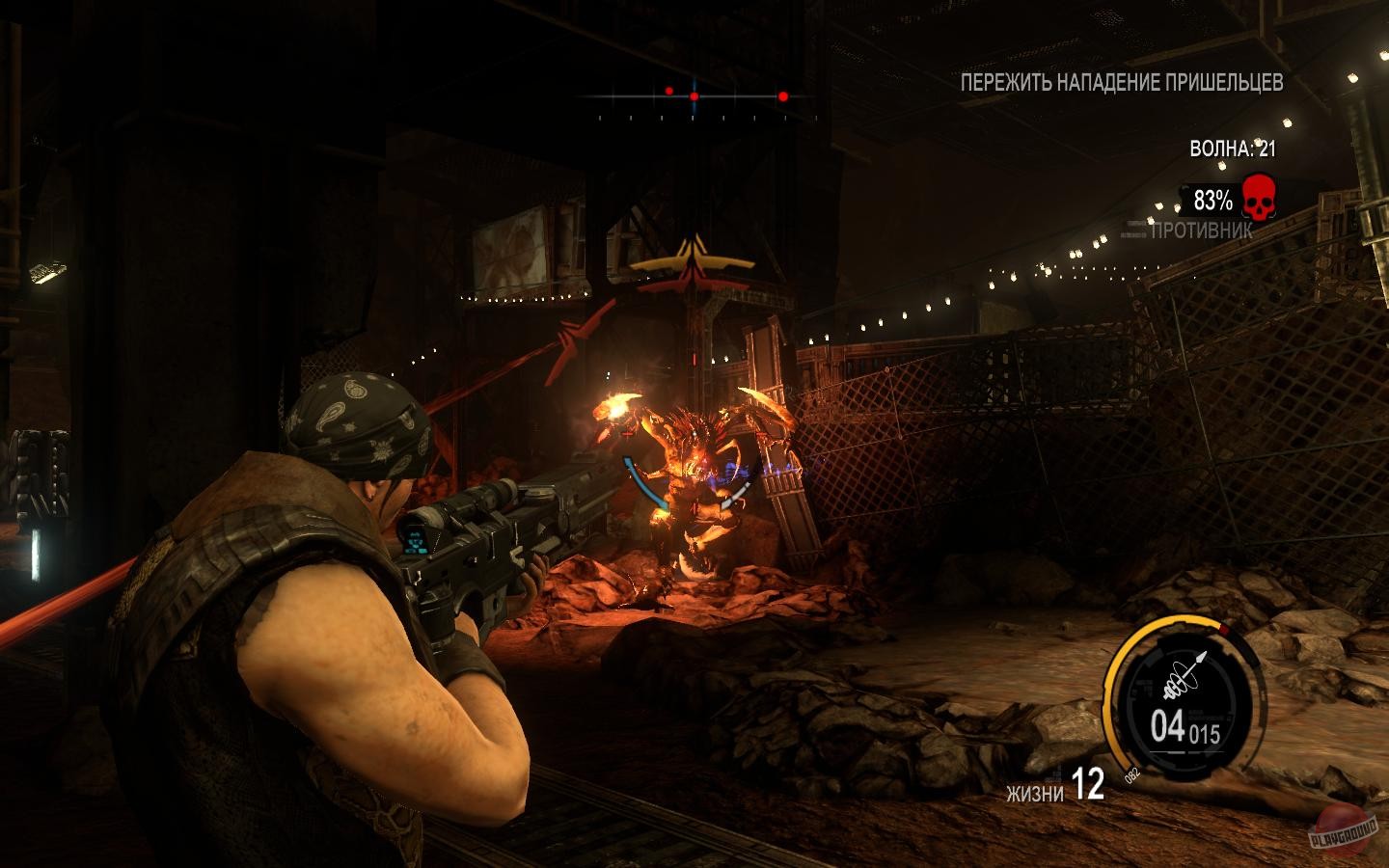
Task: Click the white arrow indicator inside the ammo dial
Action: (1200, 659)
